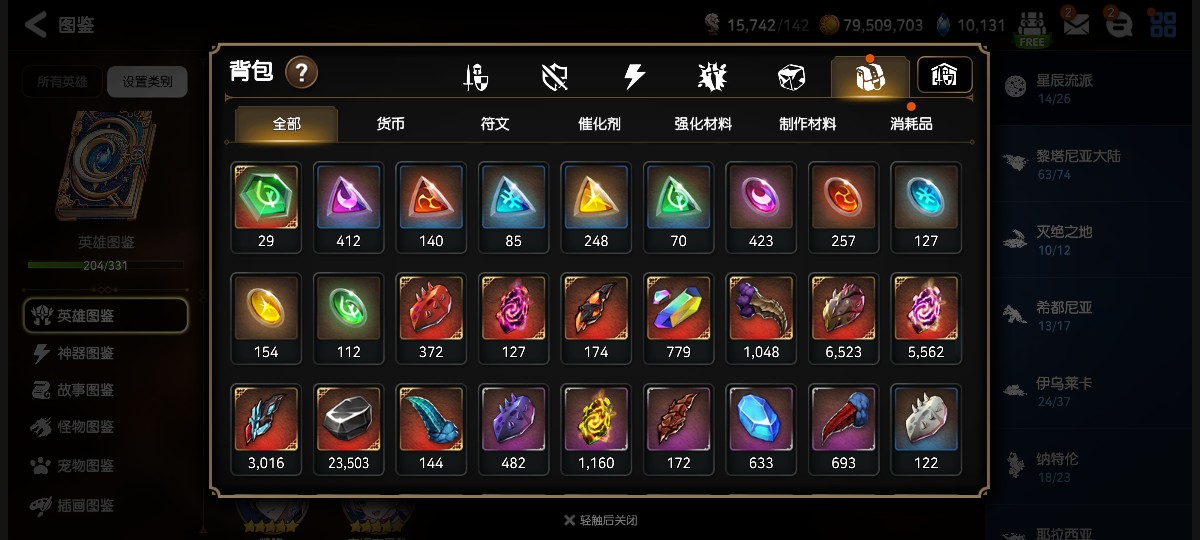Viewport: 1200px width, 540px height.
Task: Switch to the 消耗品 consumables tab
Action: click(911, 124)
